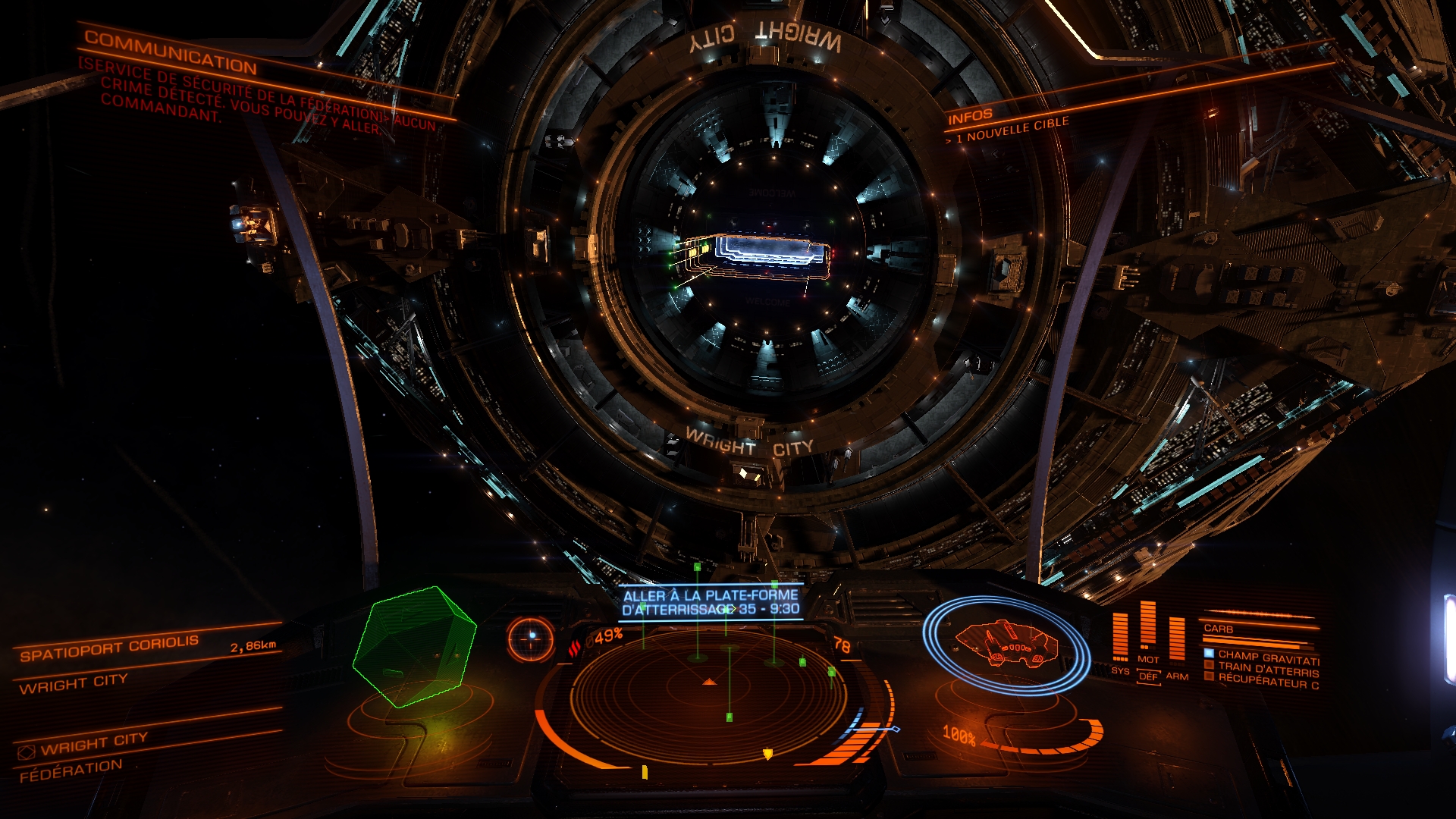Viewport: 1456px width, 819px height.
Task: Select the green target station hologram
Action: tap(414, 645)
